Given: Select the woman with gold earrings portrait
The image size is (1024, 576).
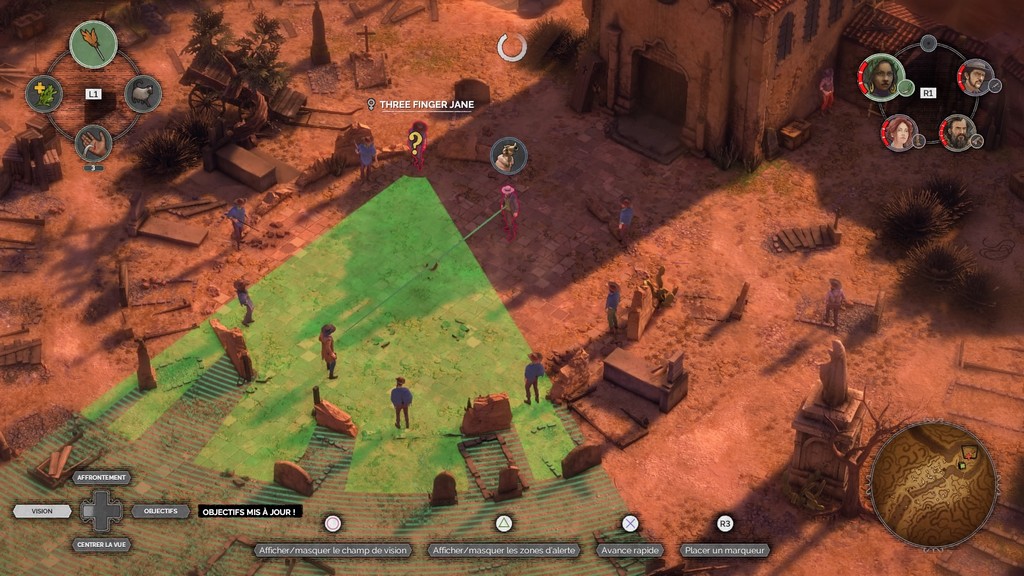Looking at the screenshot, I should pyautogui.click(x=883, y=78).
